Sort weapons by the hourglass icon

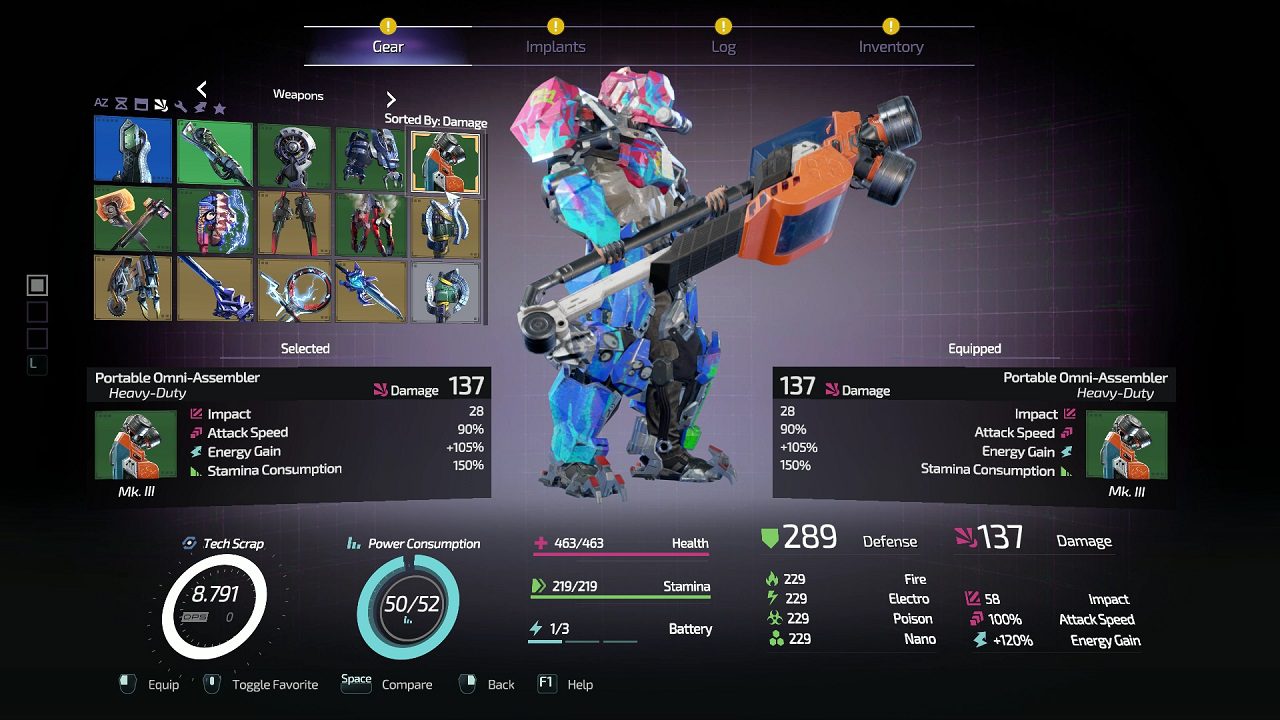point(121,104)
